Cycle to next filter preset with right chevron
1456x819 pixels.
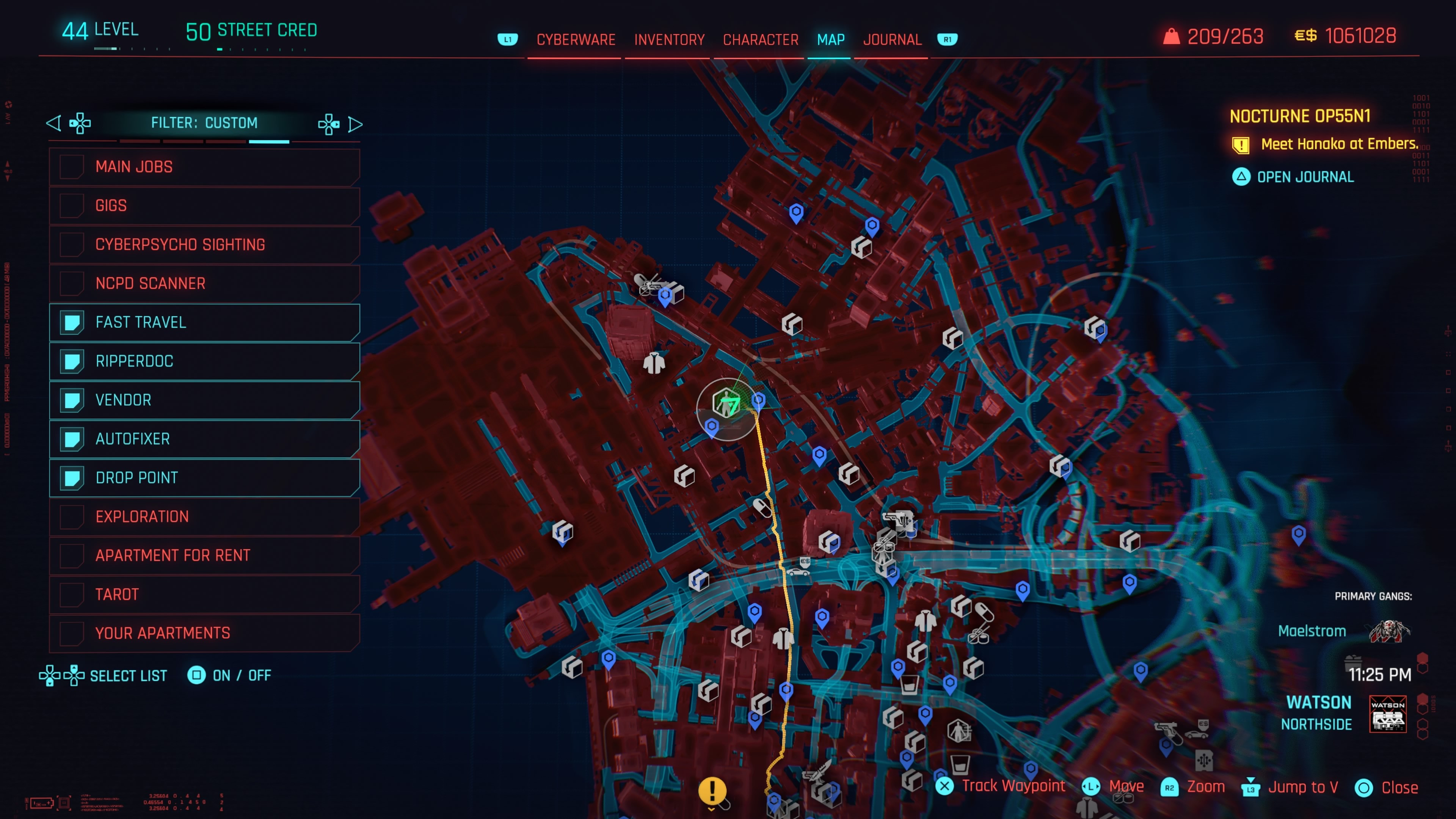356,123
